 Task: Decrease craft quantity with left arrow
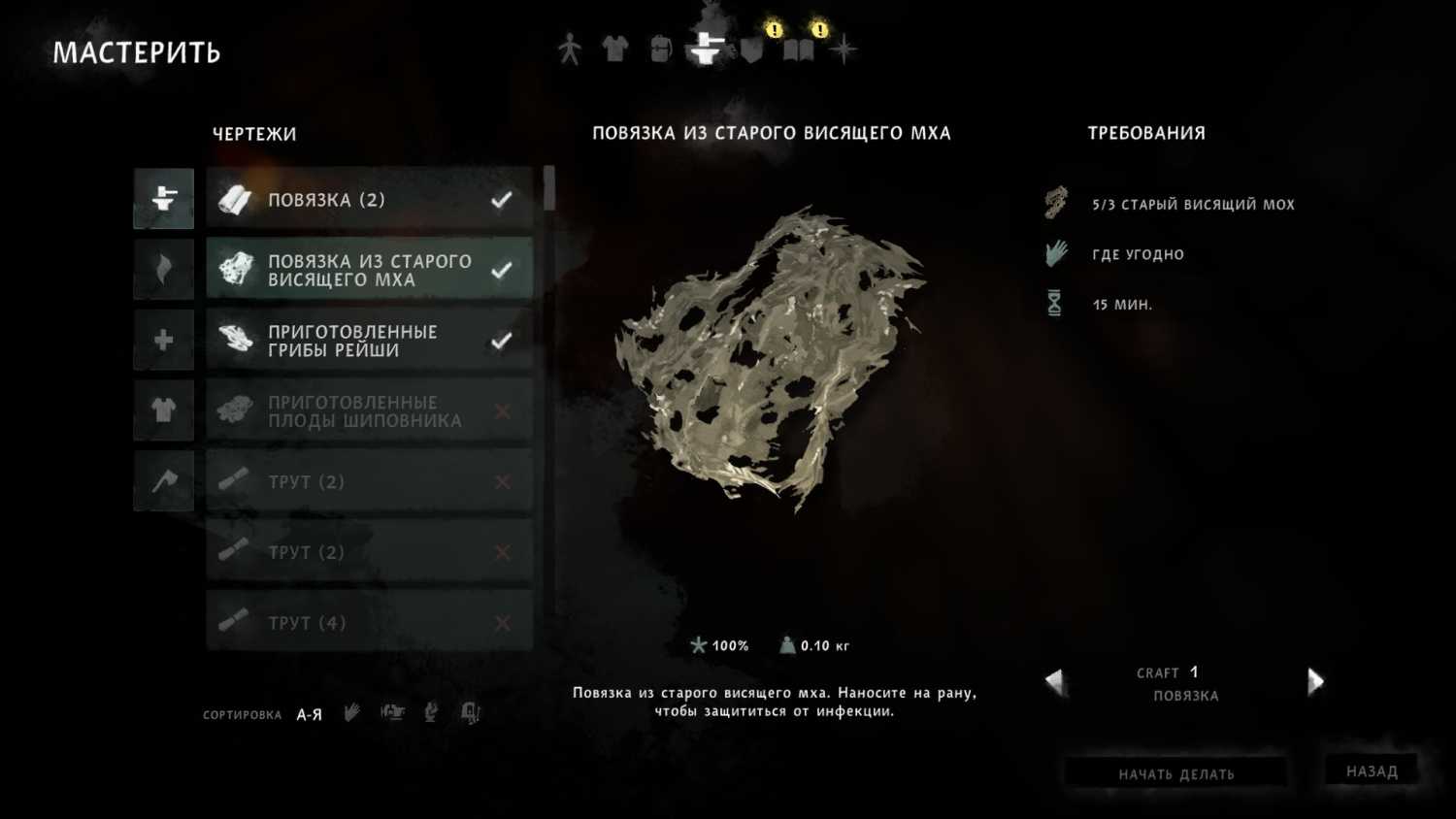pos(1054,681)
